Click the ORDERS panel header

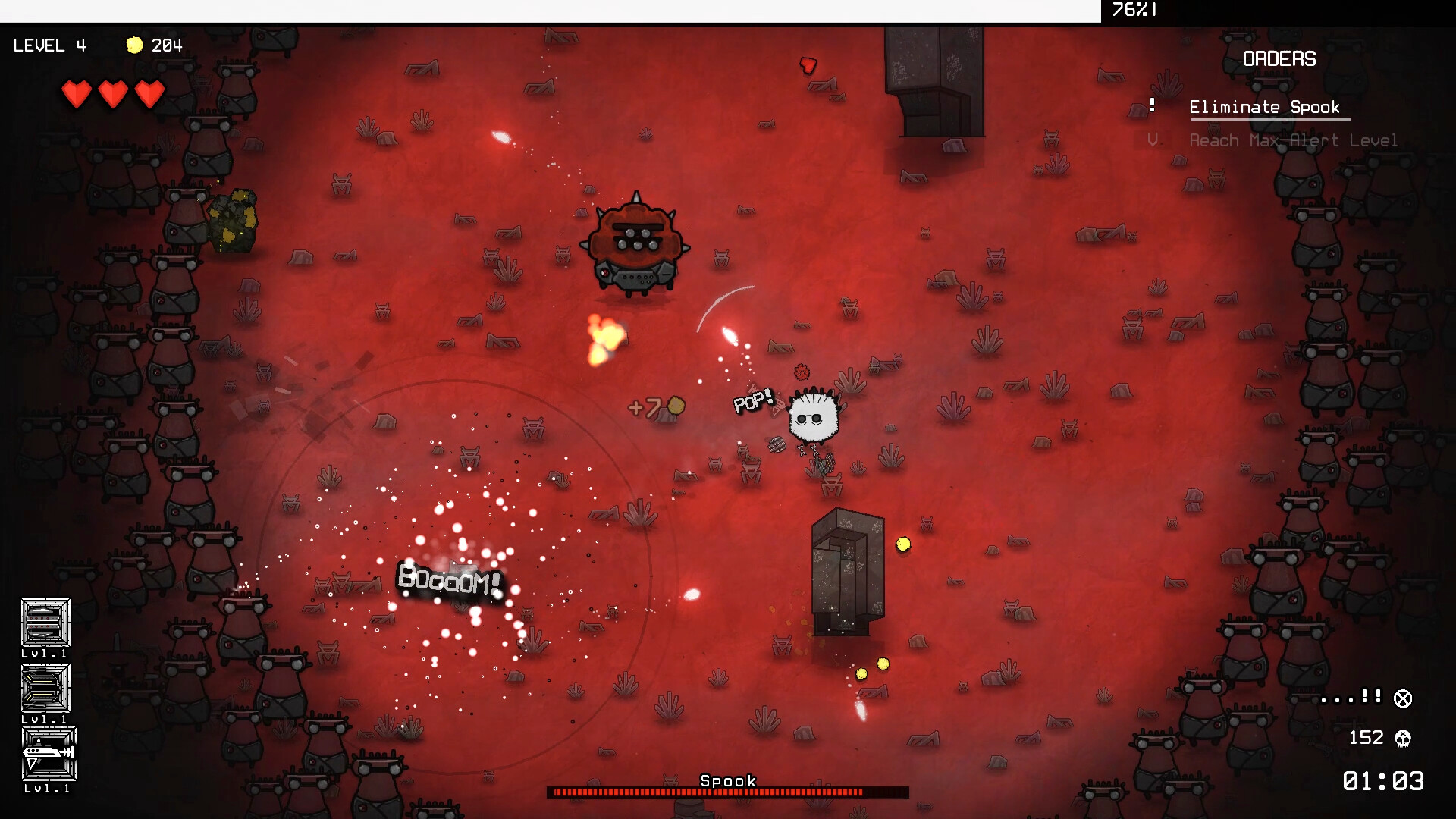tap(1279, 58)
